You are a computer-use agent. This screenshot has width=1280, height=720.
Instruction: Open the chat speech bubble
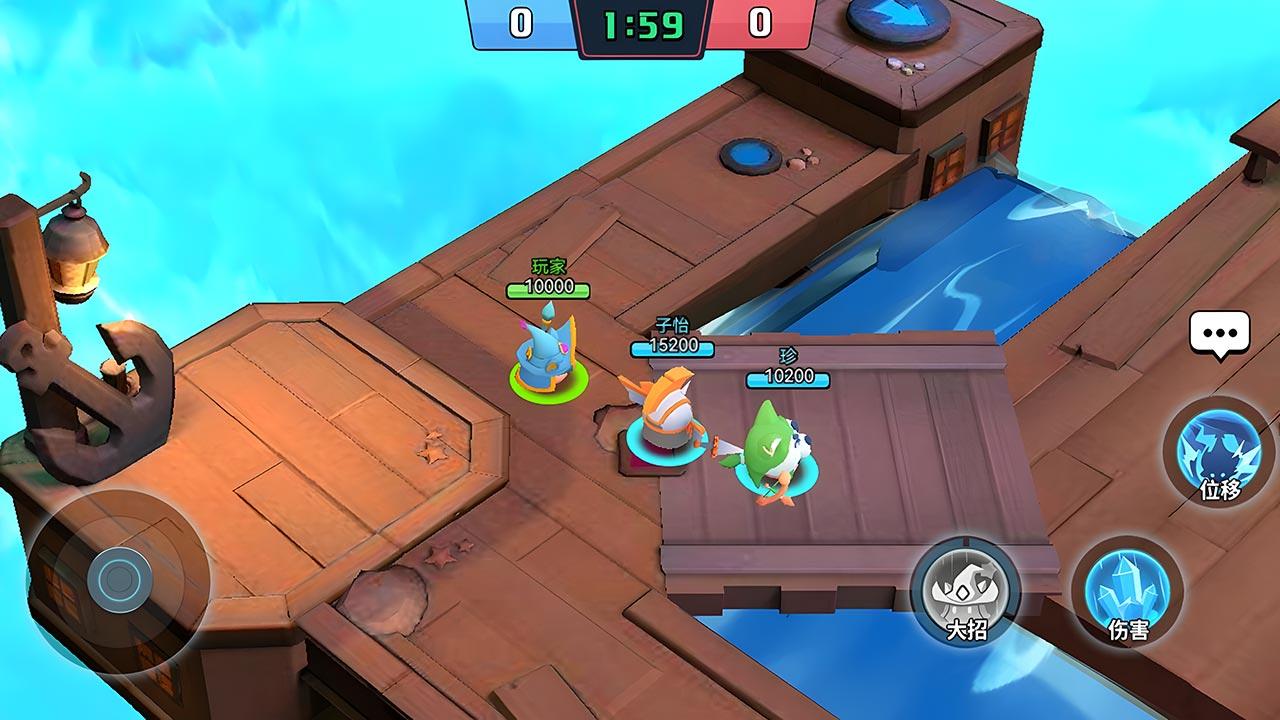pos(1219,332)
